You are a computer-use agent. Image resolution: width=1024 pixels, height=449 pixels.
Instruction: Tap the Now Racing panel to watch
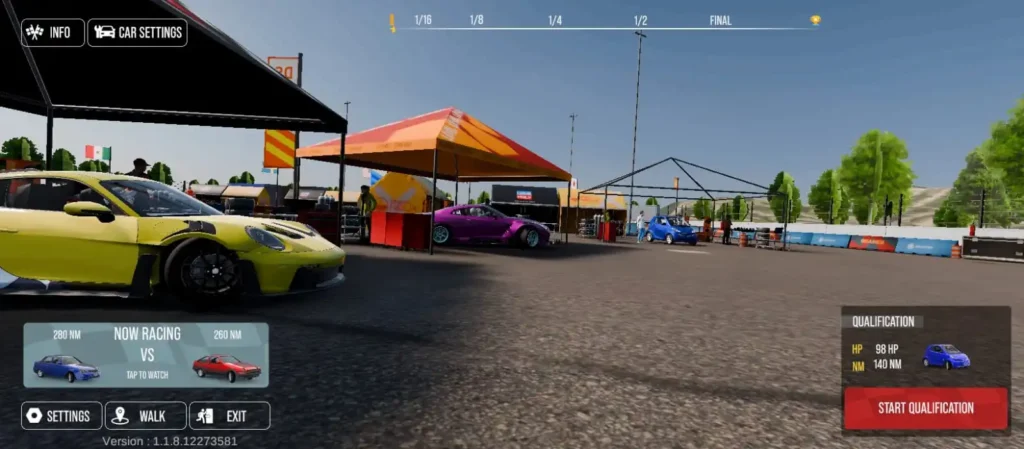click(146, 355)
